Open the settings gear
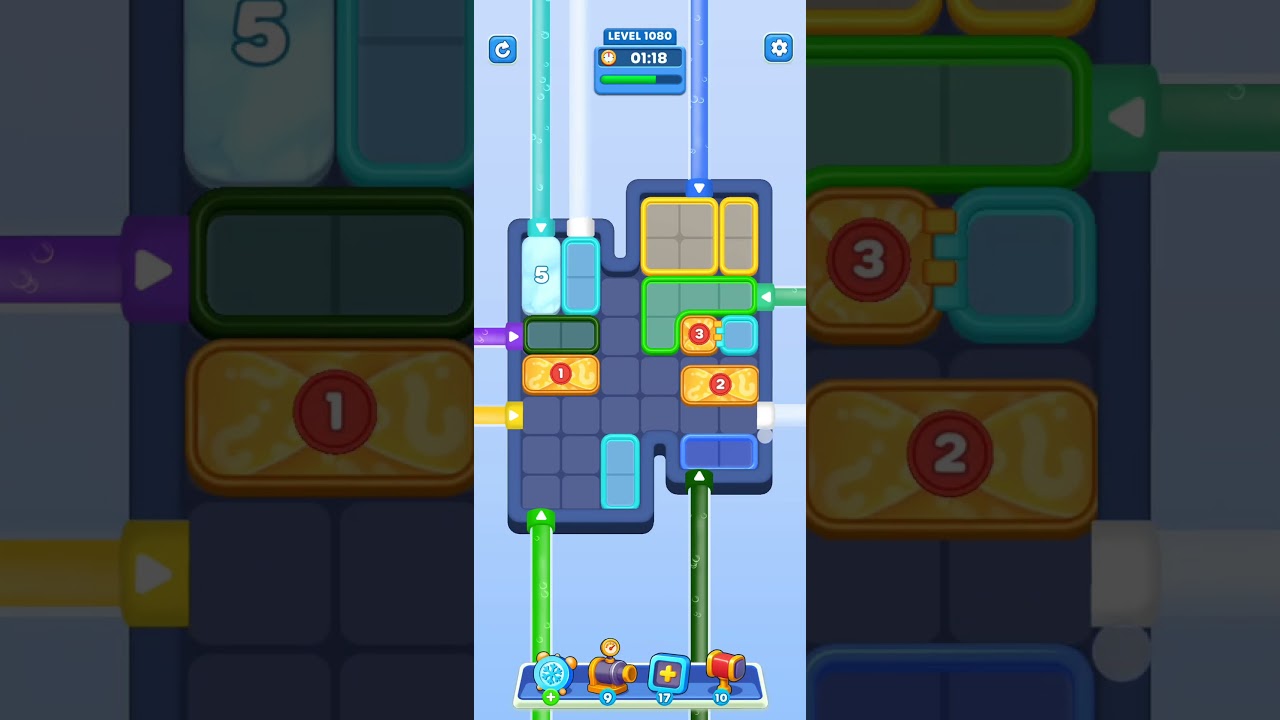The height and width of the screenshot is (720, 1280). 778,47
